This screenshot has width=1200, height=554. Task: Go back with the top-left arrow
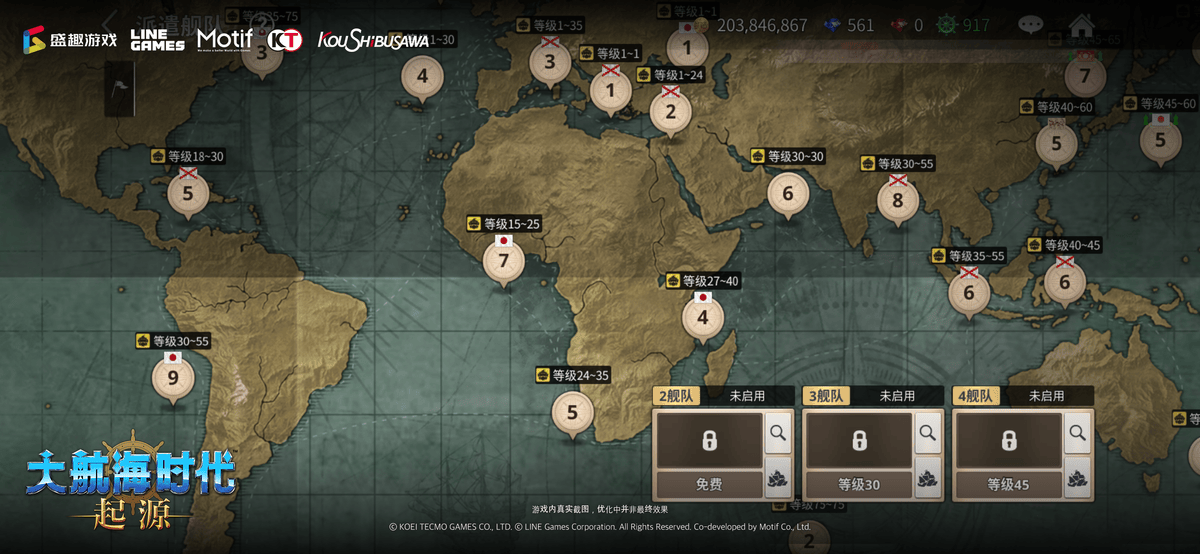(110, 22)
